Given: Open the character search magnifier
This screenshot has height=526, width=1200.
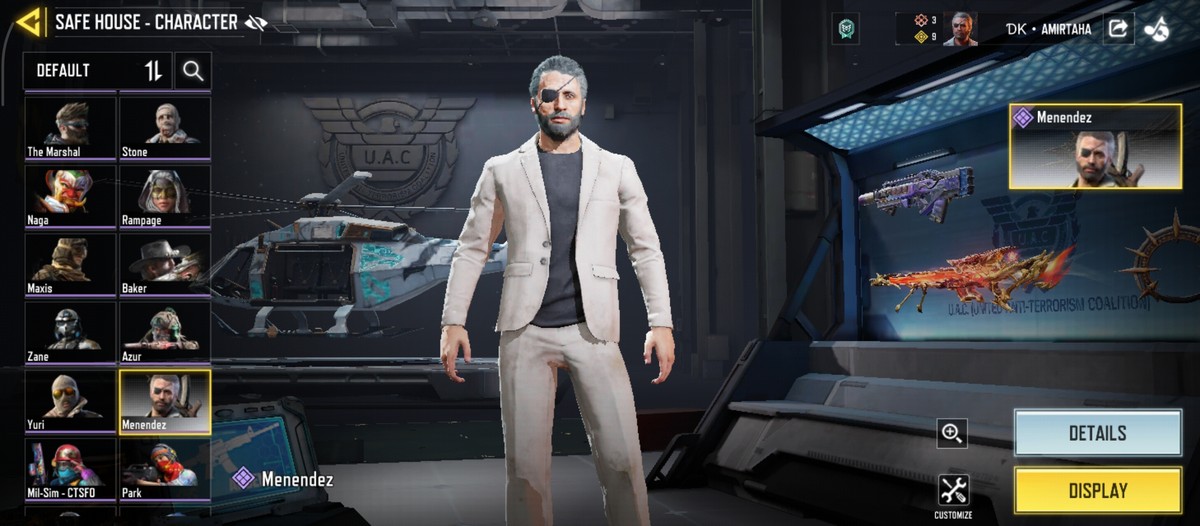Looking at the screenshot, I should [x=193, y=71].
